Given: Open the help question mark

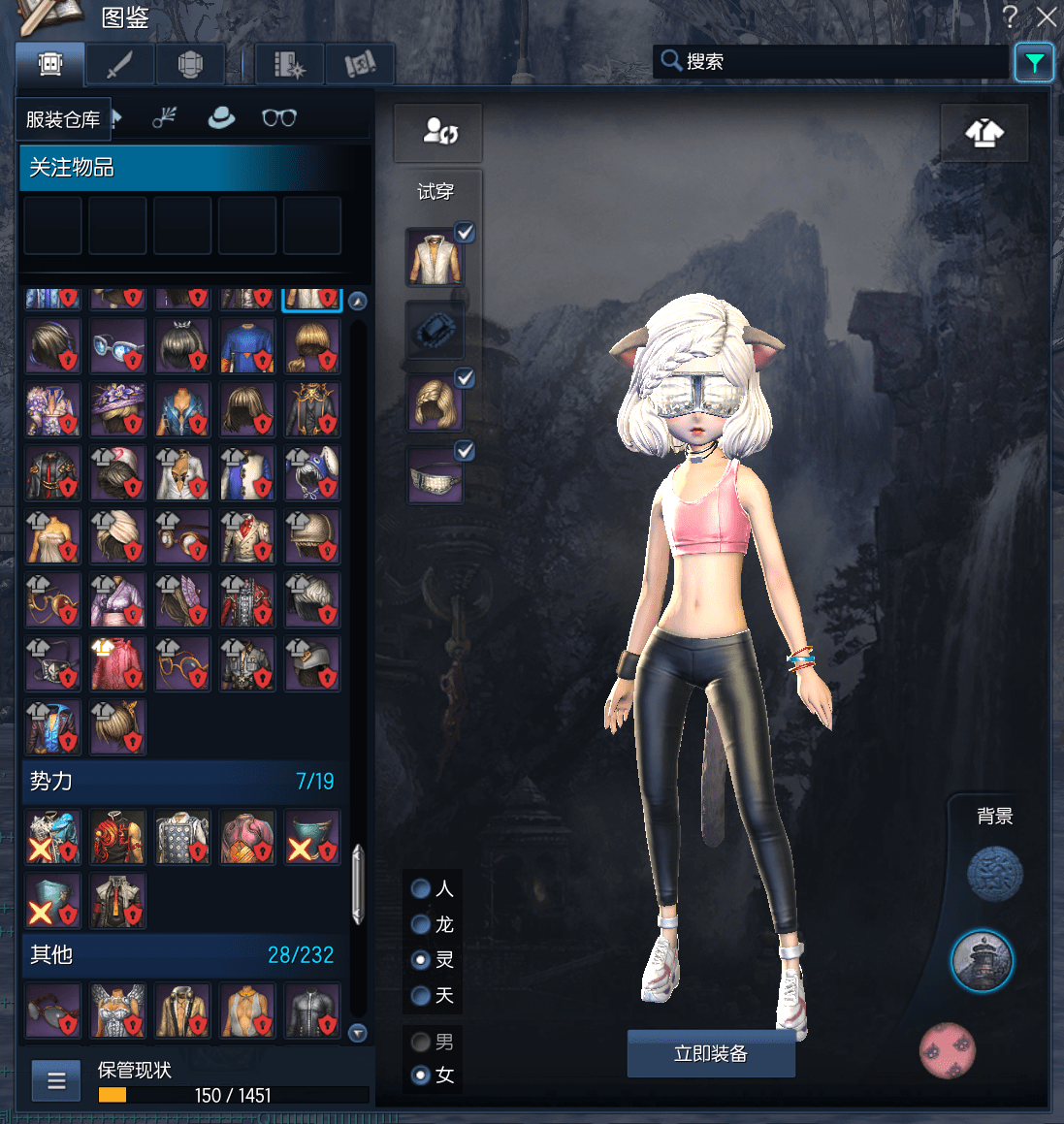Looking at the screenshot, I should click(x=1011, y=16).
